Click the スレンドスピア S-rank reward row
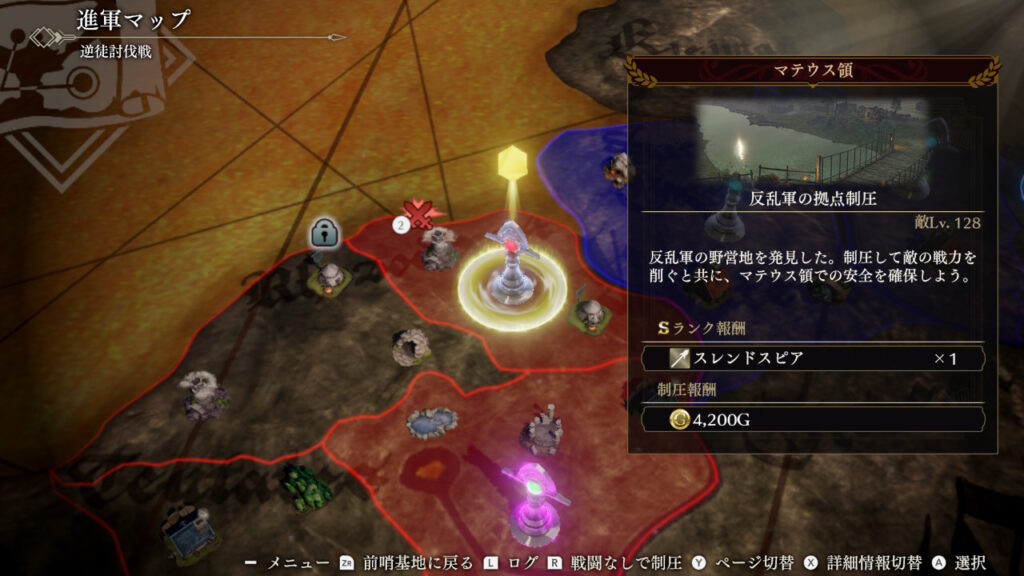1024x576 pixels. tap(810, 358)
